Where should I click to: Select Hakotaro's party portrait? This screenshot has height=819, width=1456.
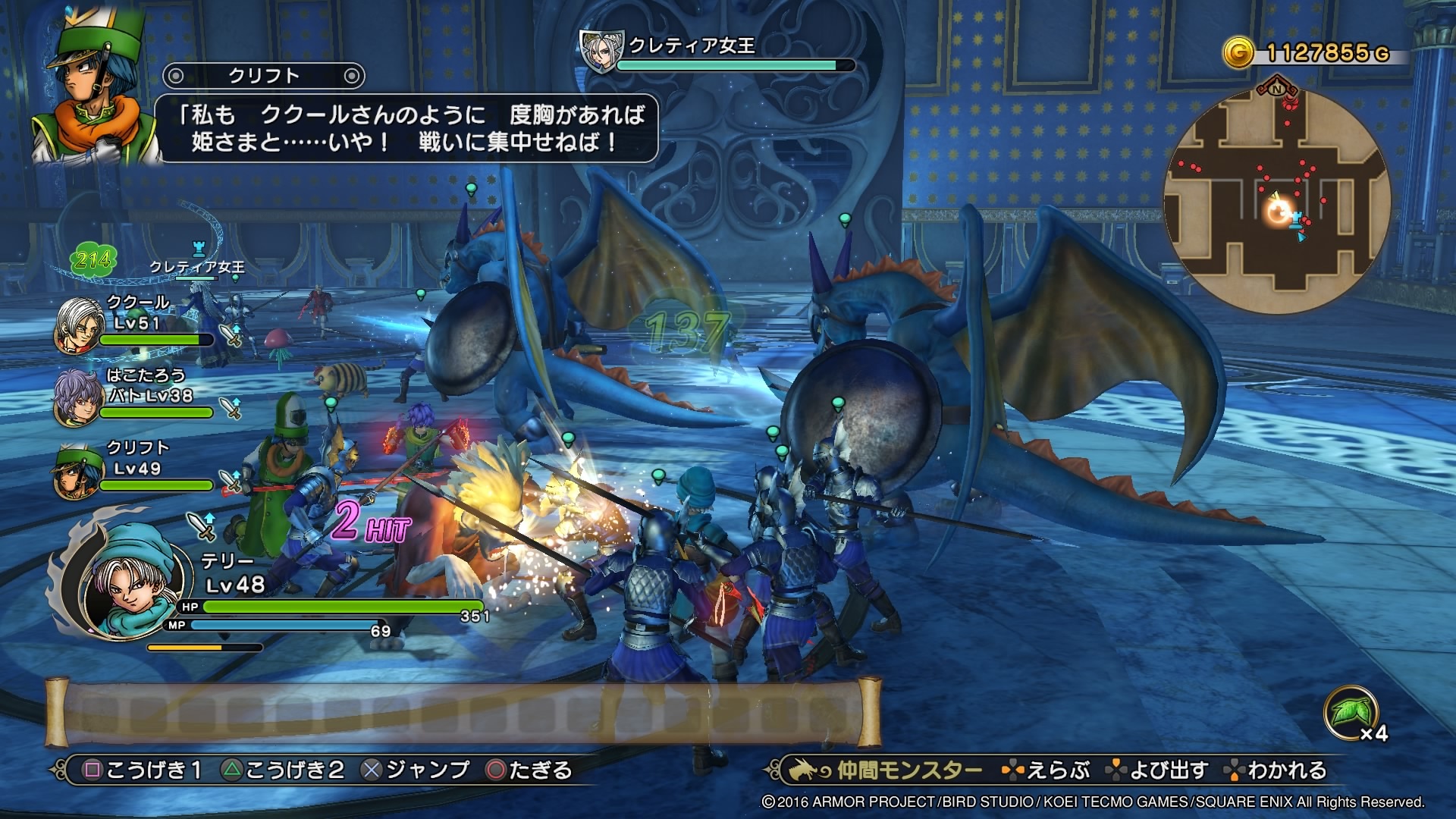[77, 397]
